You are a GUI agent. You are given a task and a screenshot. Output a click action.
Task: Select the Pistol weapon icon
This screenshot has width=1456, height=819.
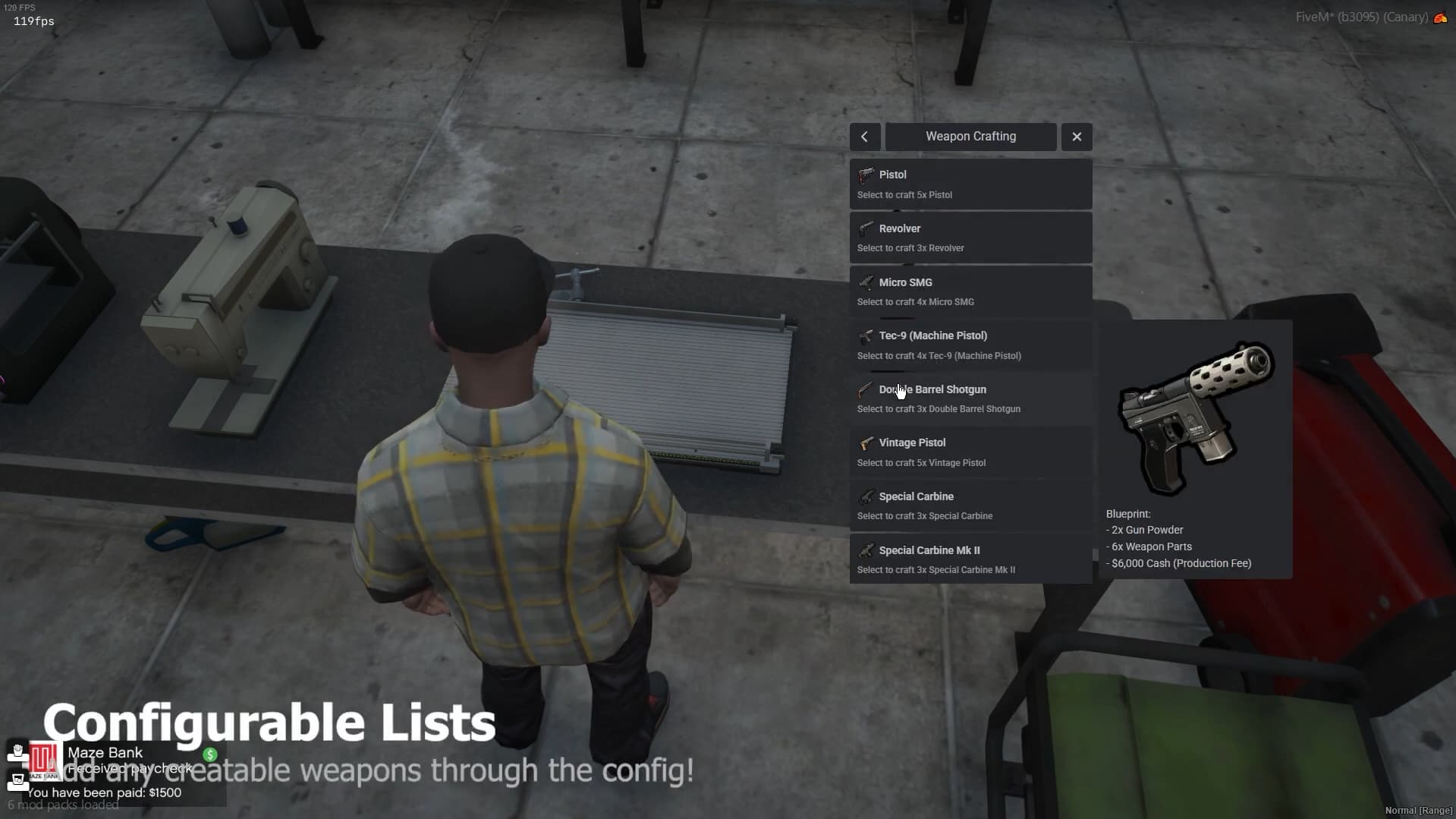point(866,175)
